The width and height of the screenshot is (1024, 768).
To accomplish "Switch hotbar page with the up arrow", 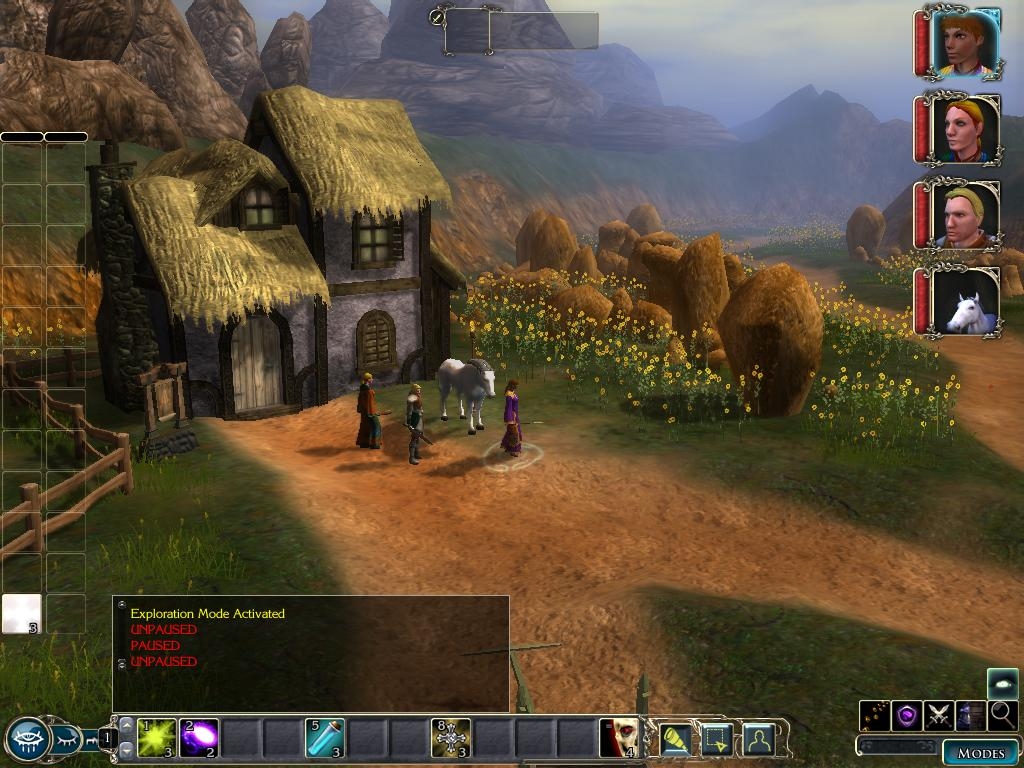I will click(x=126, y=724).
